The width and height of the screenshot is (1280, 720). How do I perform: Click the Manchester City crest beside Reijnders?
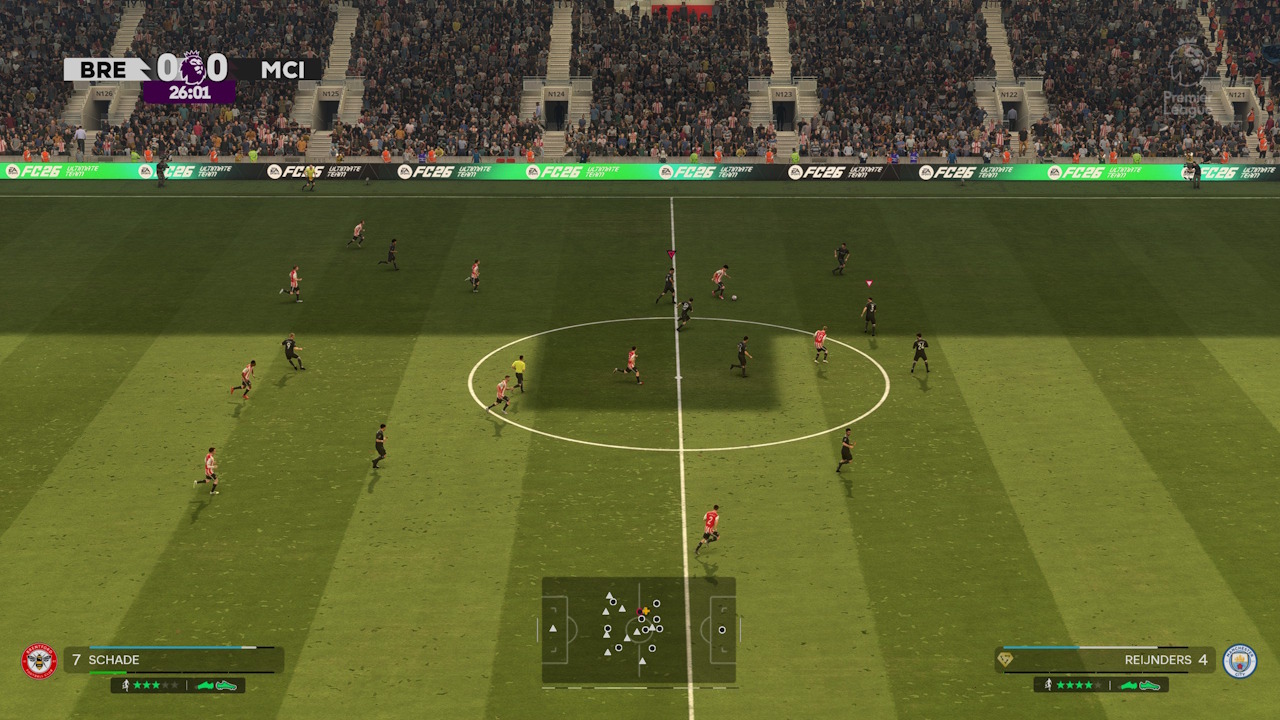pyautogui.click(x=1240, y=661)
